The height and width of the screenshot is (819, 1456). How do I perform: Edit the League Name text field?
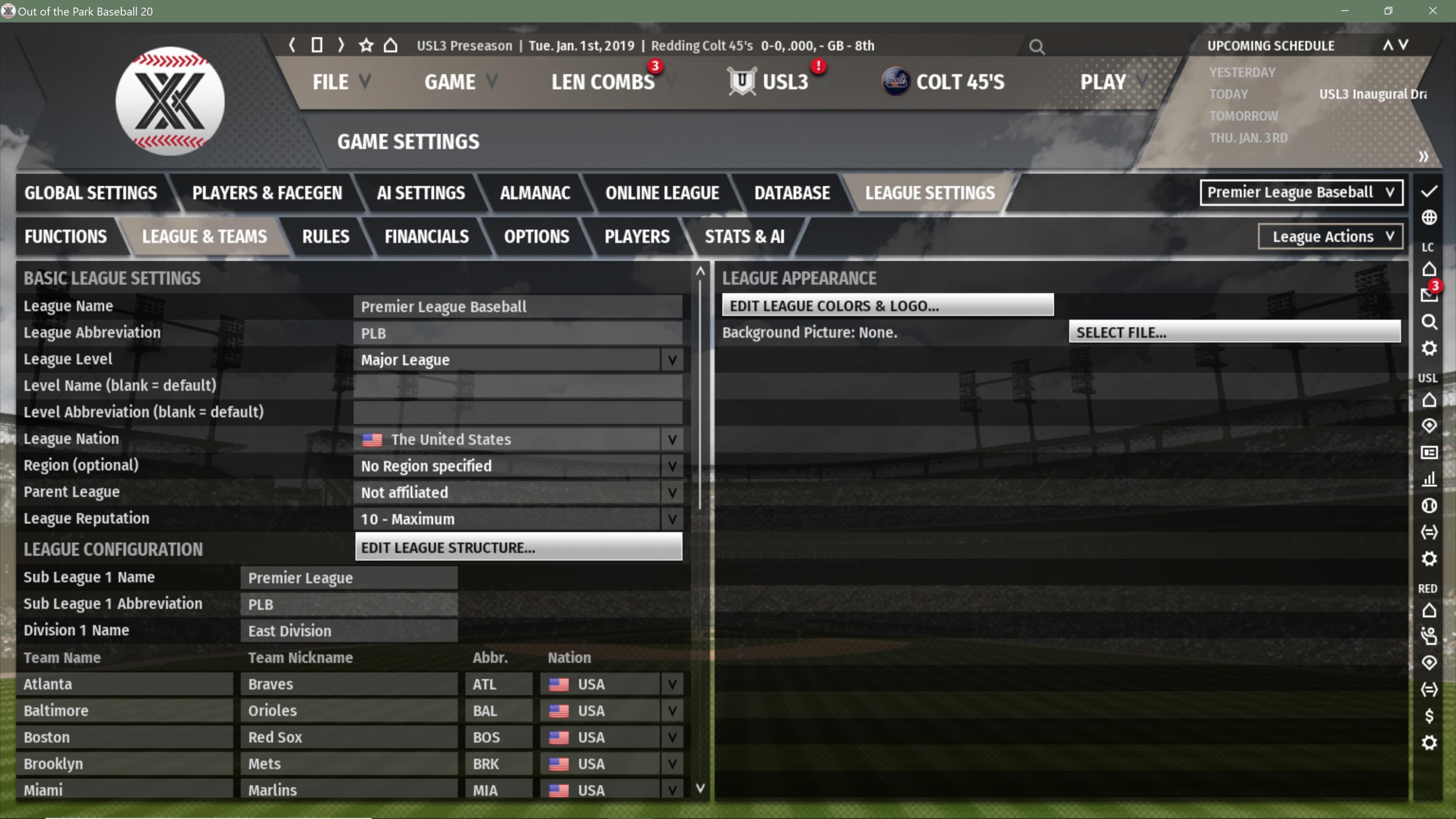click(517, 307)
